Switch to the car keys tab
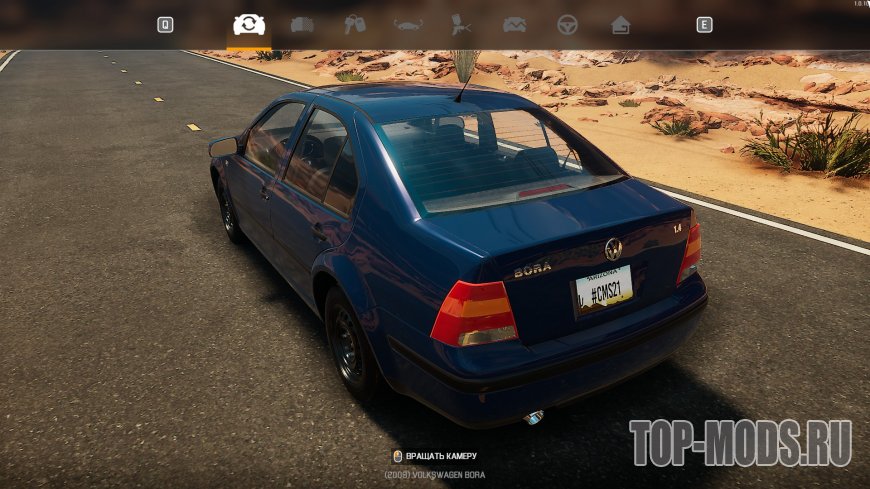The width and height of the screenshot is (870, 489). point(355,25)
